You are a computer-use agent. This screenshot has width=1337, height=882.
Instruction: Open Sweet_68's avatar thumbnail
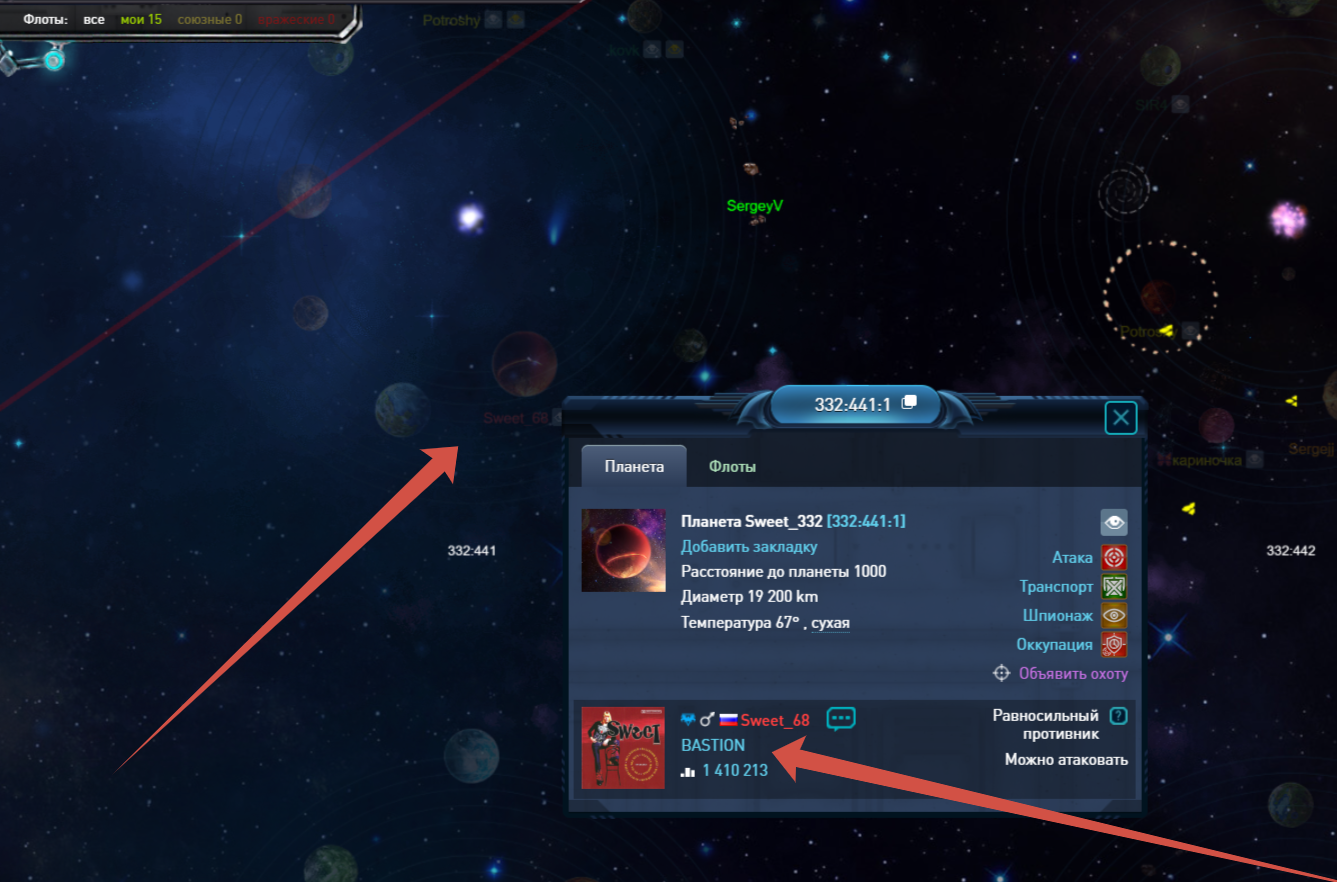click(x=623, y=747)
